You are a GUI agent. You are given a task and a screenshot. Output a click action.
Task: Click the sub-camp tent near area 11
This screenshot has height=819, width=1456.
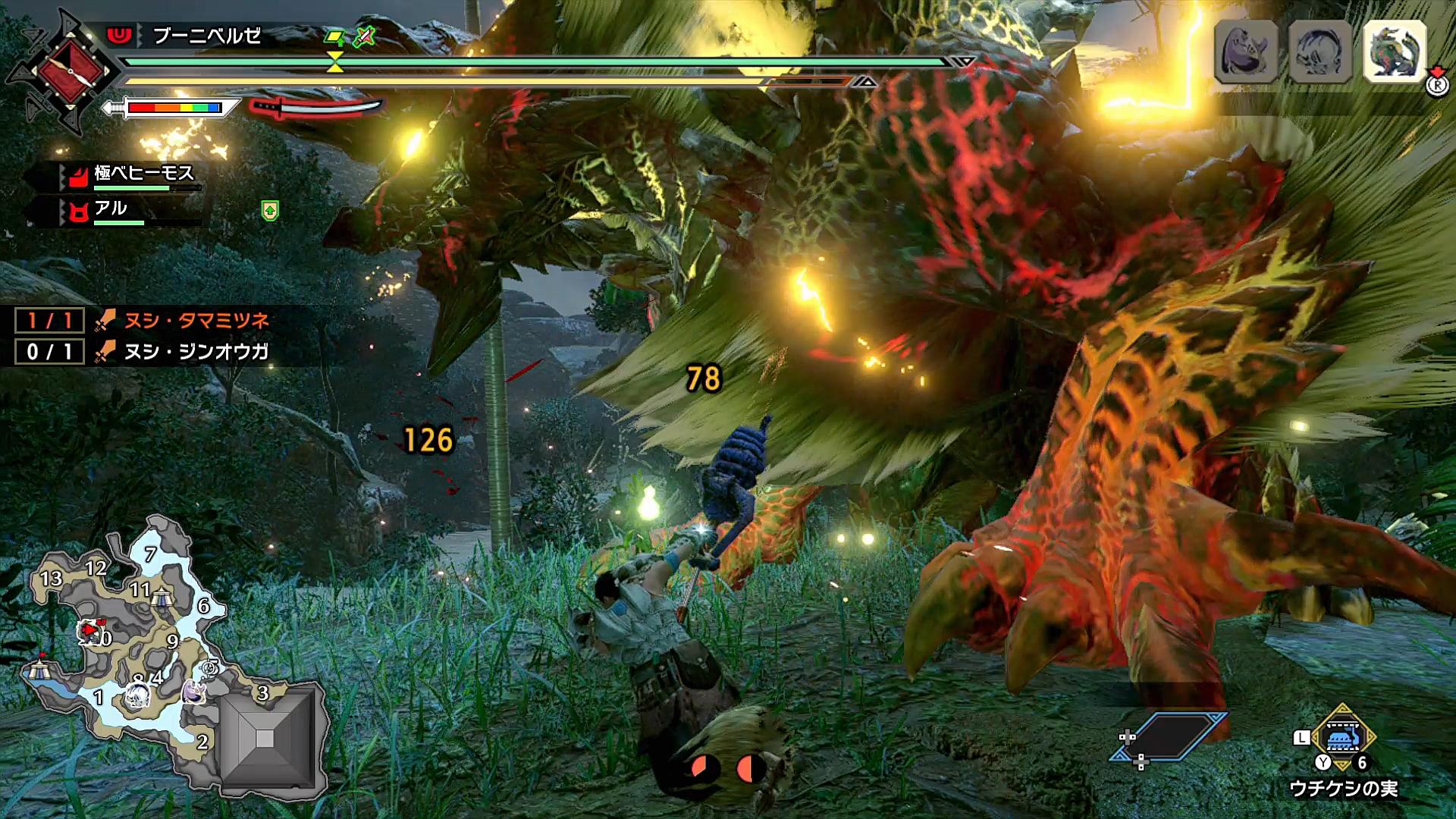coord(161,598)
